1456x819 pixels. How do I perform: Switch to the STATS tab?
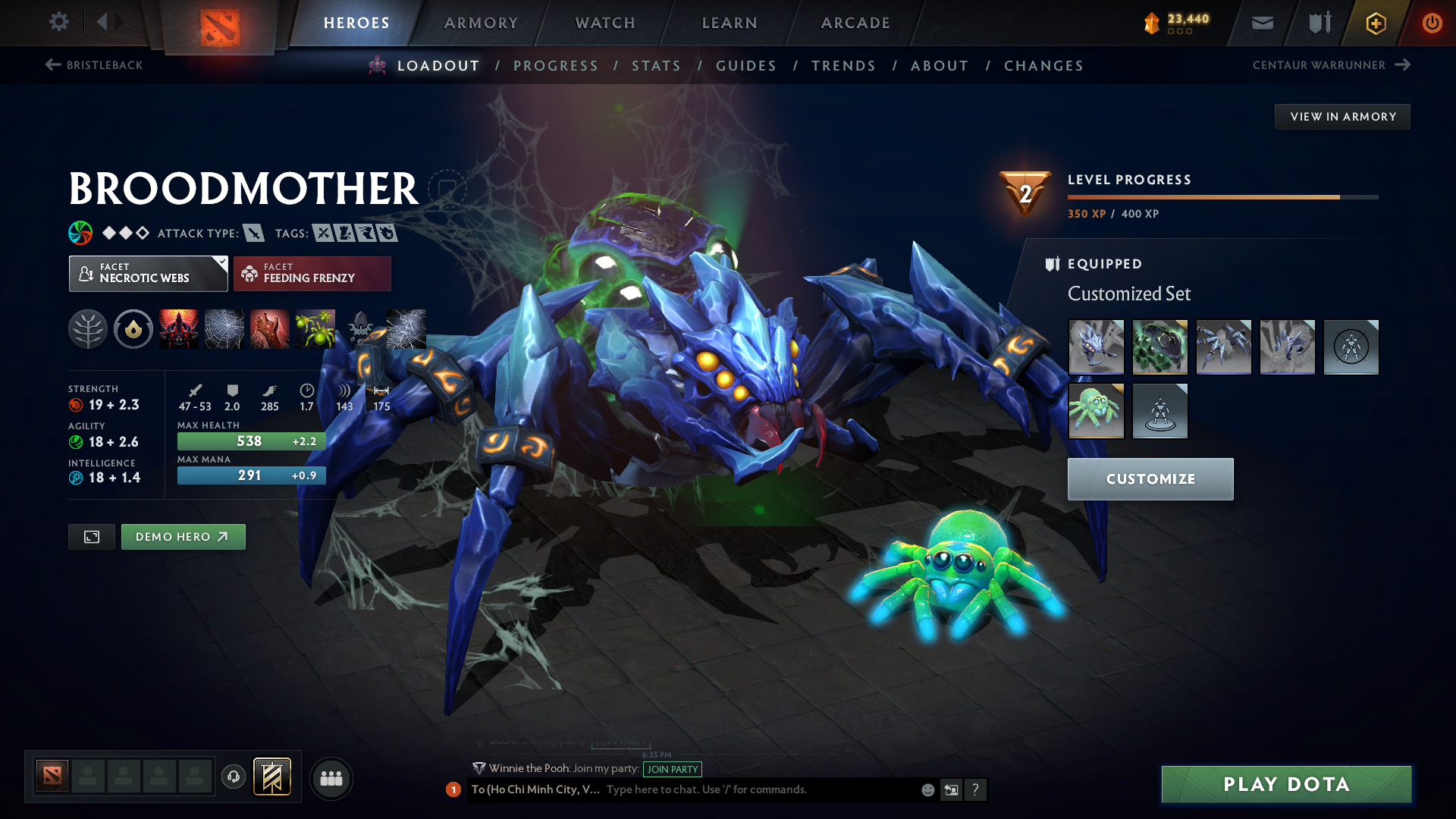click(656, 65)
